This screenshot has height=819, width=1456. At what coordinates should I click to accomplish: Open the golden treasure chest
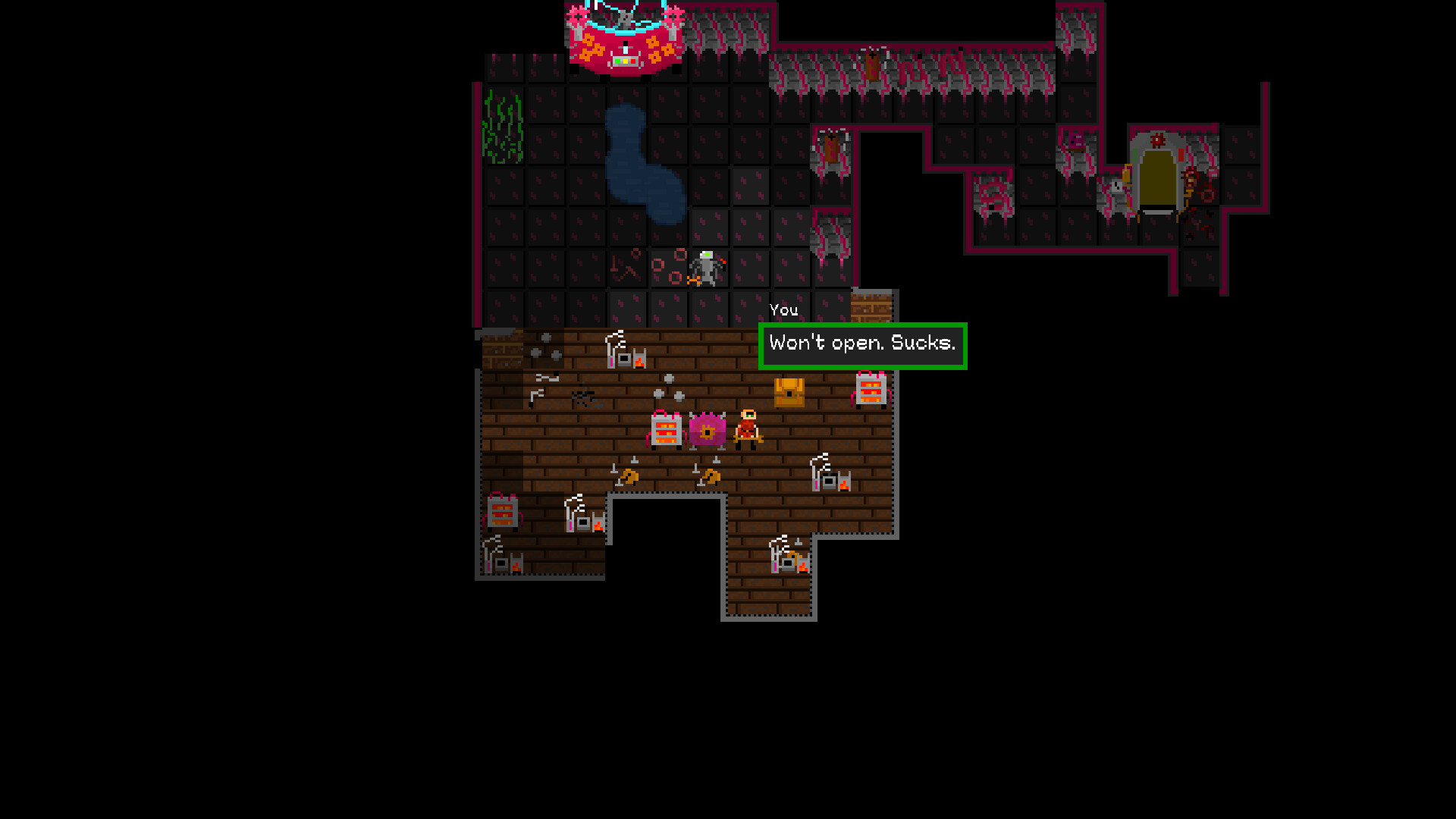789,393
